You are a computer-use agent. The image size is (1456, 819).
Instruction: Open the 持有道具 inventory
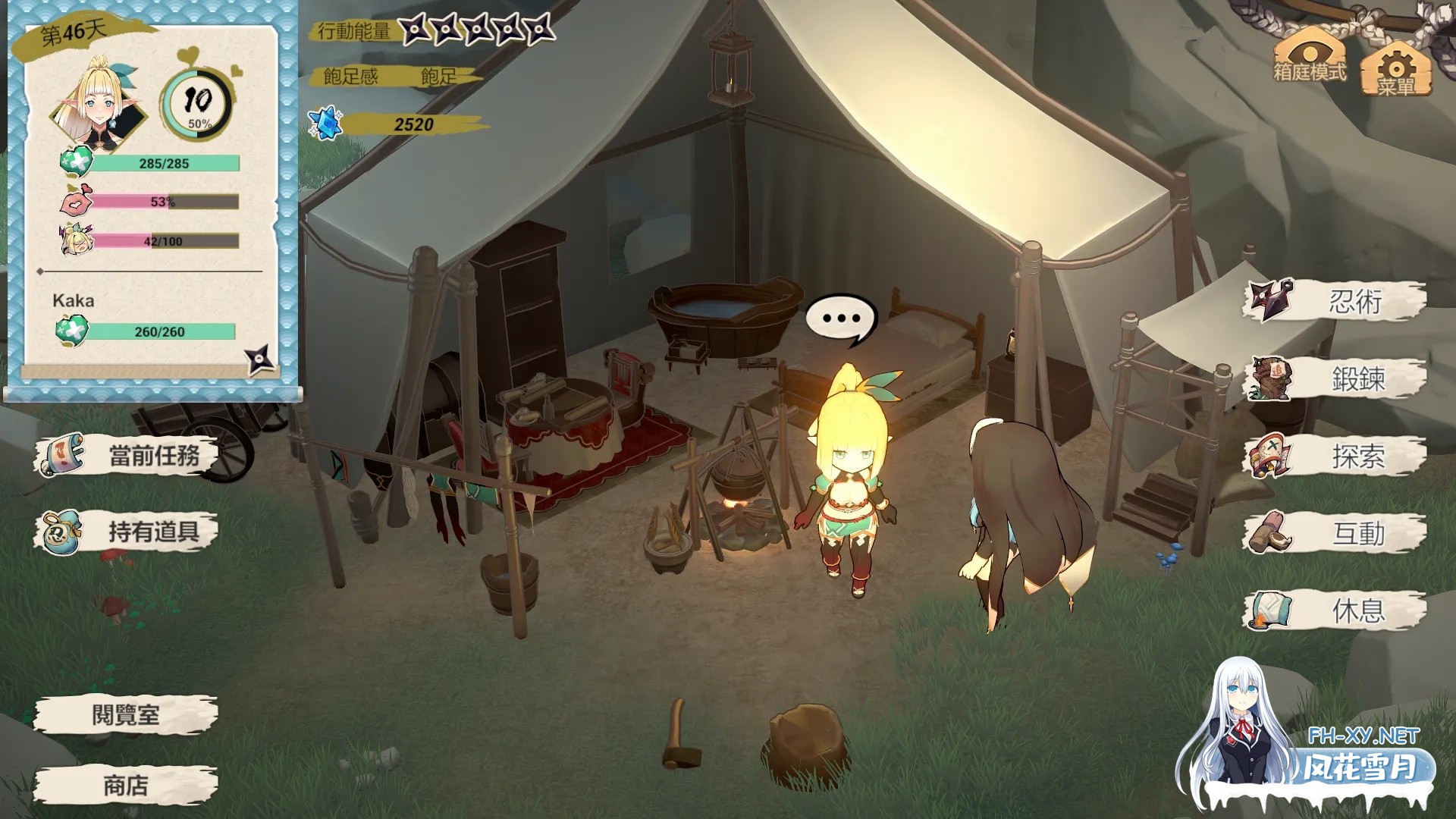coord(127,532)
